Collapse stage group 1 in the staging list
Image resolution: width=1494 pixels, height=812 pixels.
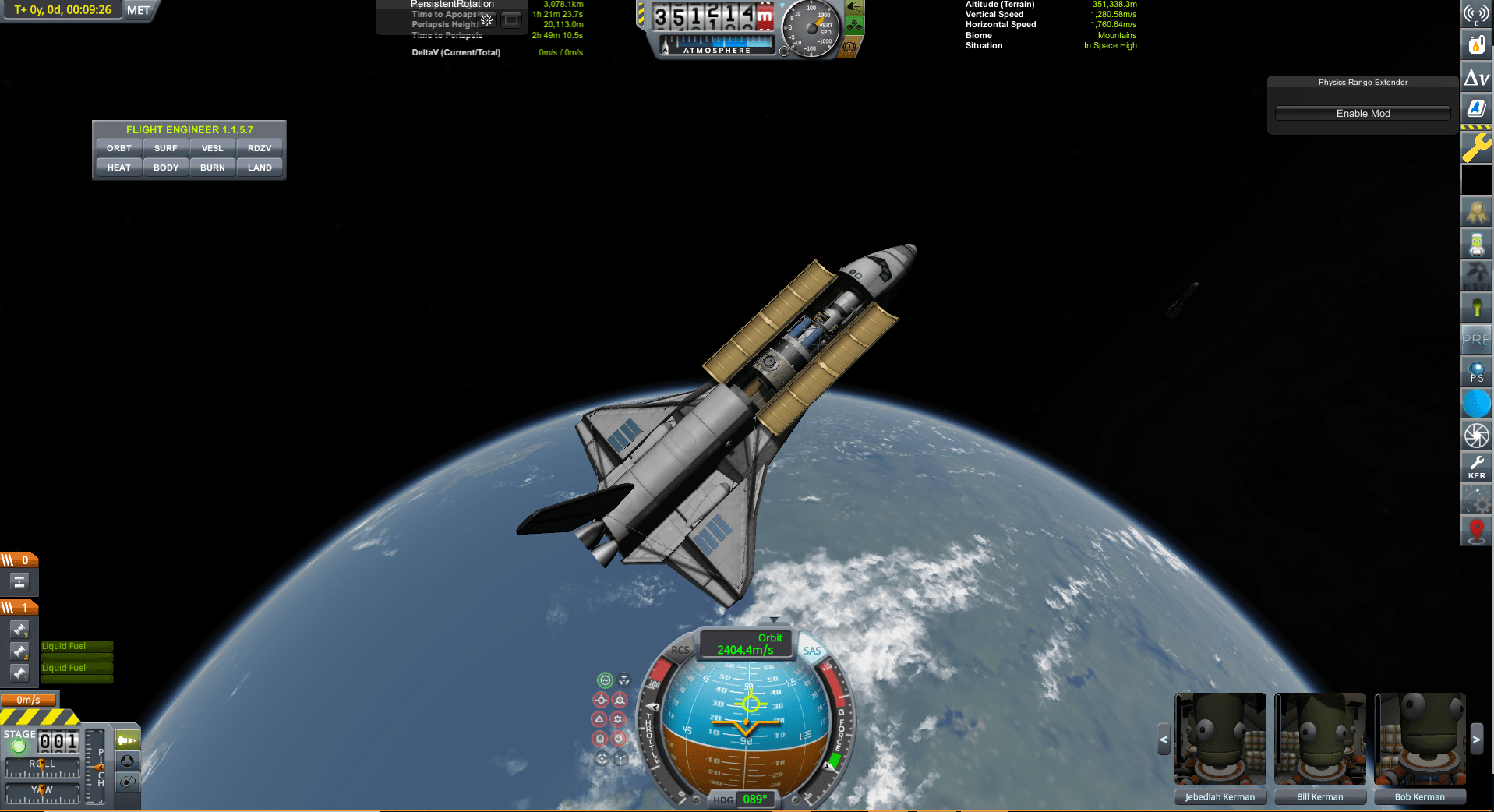pyautogui.click(x=19, y=606)
